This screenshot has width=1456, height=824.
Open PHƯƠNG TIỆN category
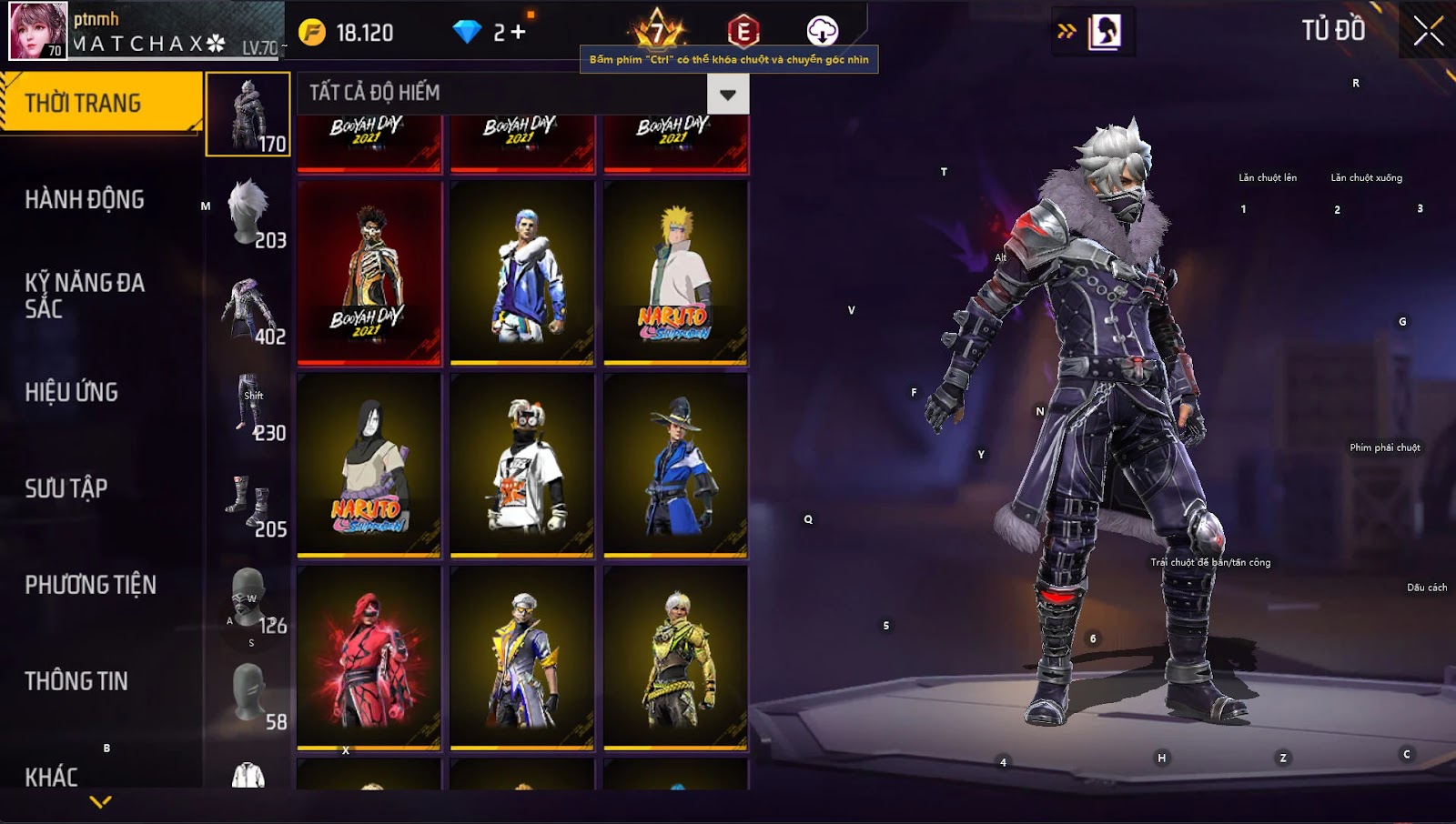[91, 585]
